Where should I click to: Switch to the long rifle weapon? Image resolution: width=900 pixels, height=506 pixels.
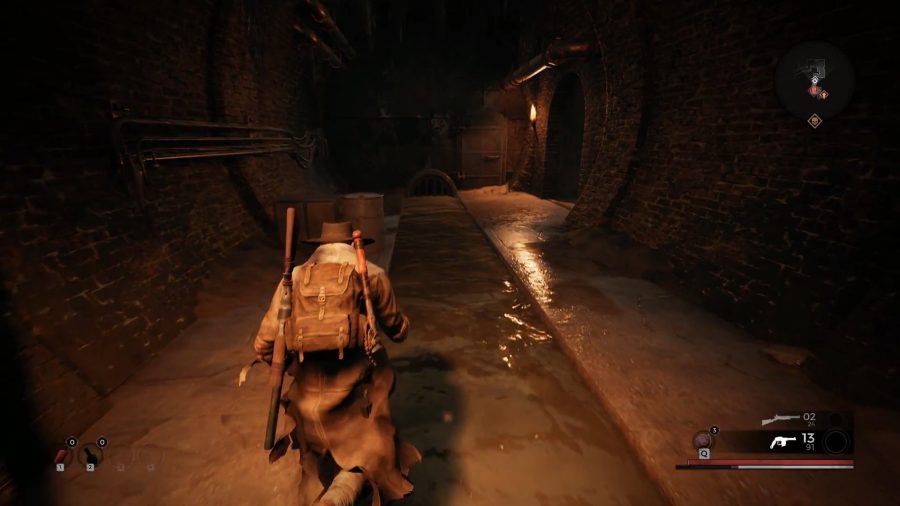point(780,418)
